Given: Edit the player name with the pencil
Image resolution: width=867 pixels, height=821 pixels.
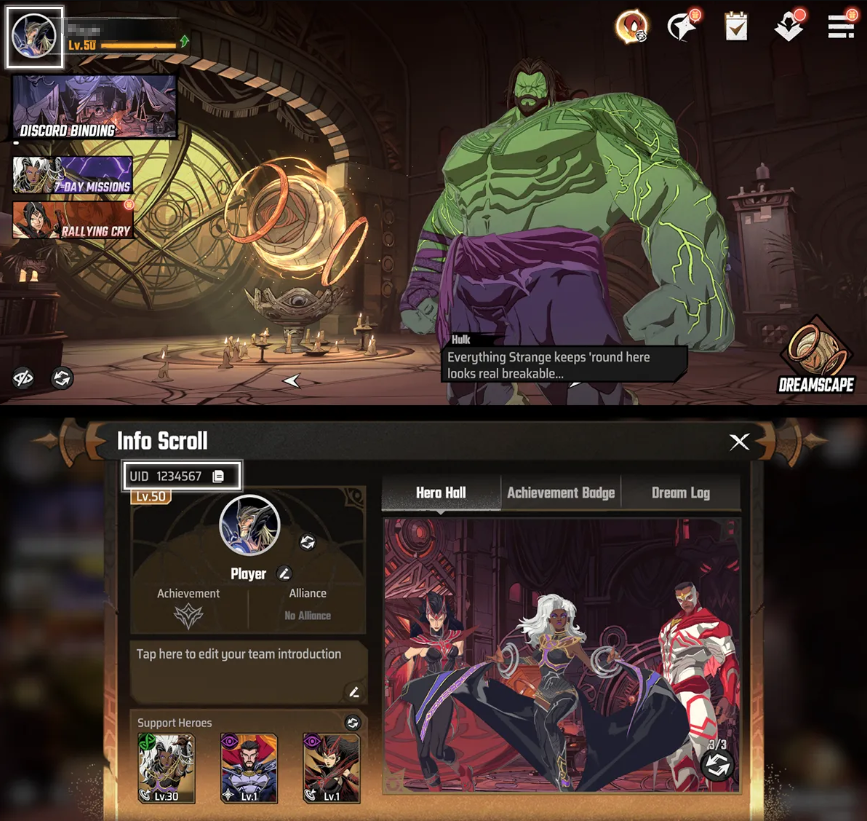Looking at the screenshot, I should pos(285,574).
